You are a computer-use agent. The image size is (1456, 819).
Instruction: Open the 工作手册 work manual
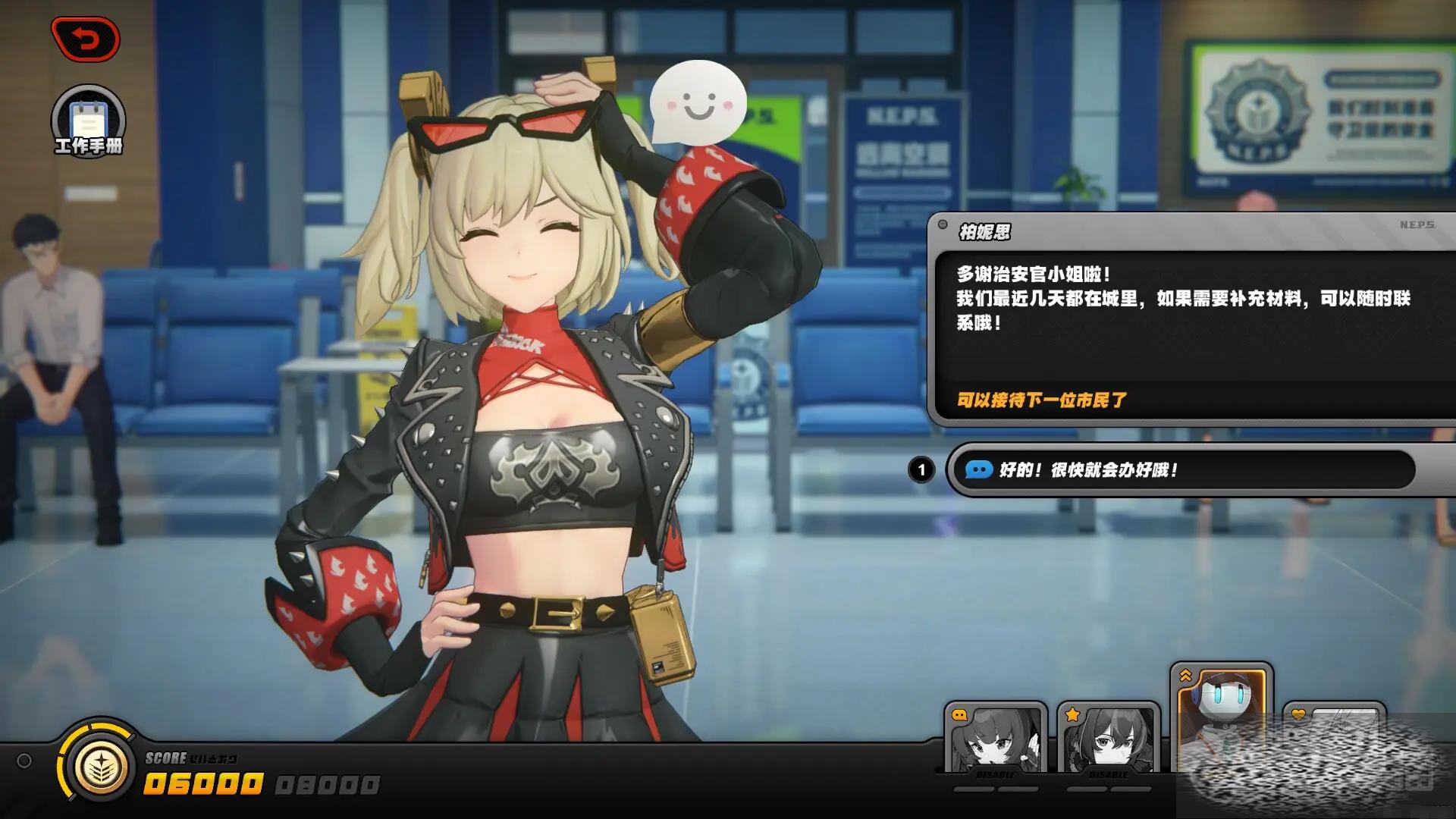(88, 121)
